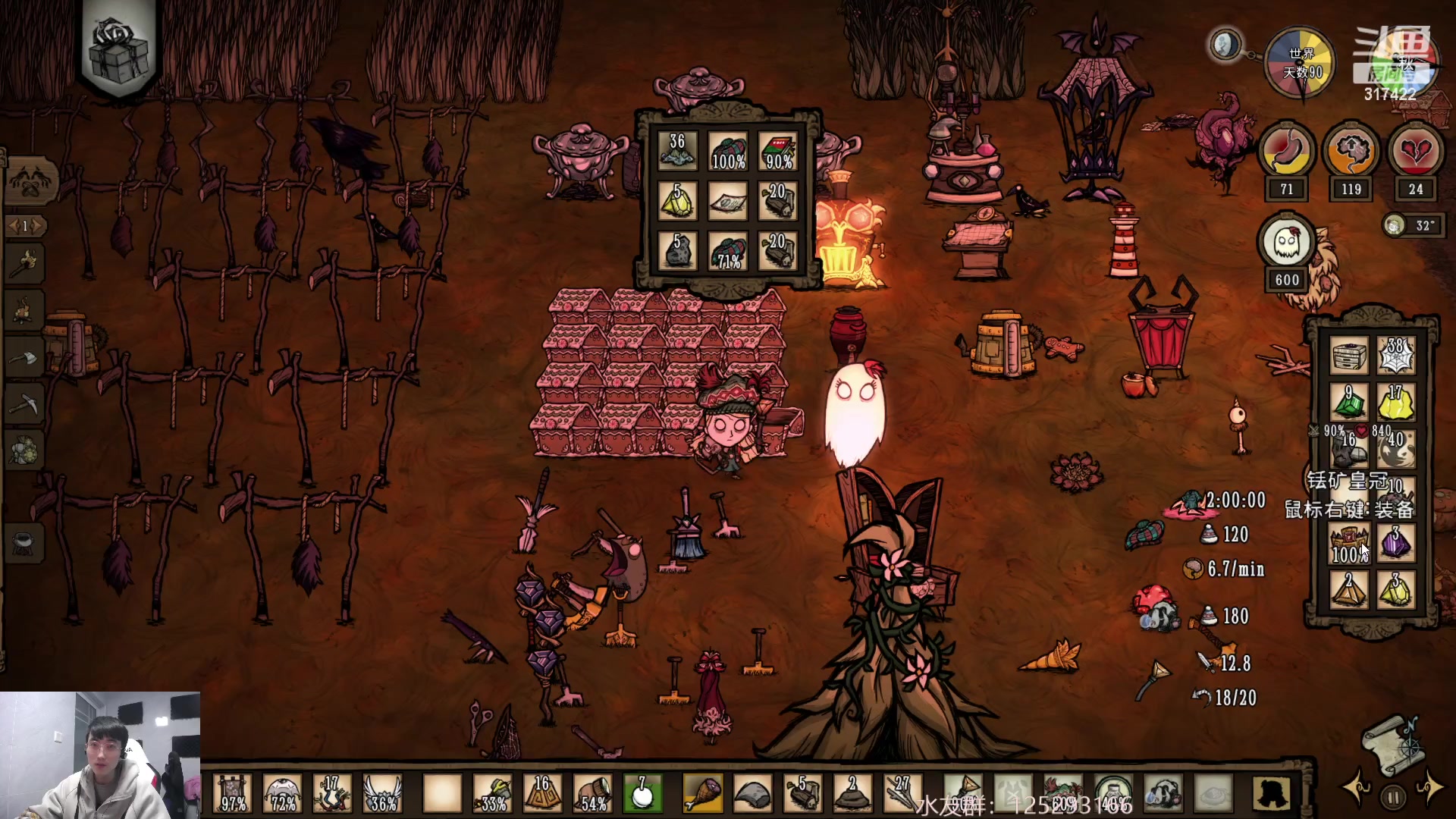Select the winged item at 36% durability
Image resolution: width=1456 pixels, height=819 pixels.
click(x=381, y=794)
